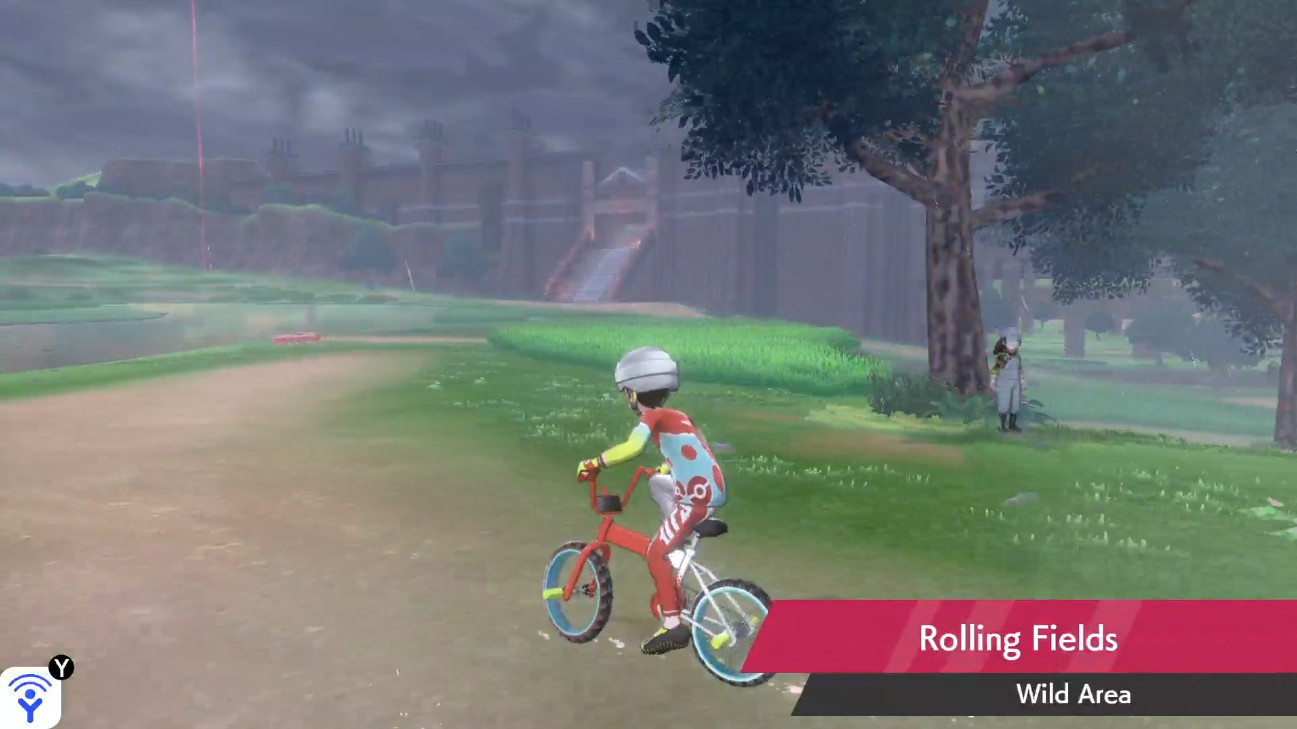Select the blue wifi-person symbol on the Y-Comm icon

(32, 698)
